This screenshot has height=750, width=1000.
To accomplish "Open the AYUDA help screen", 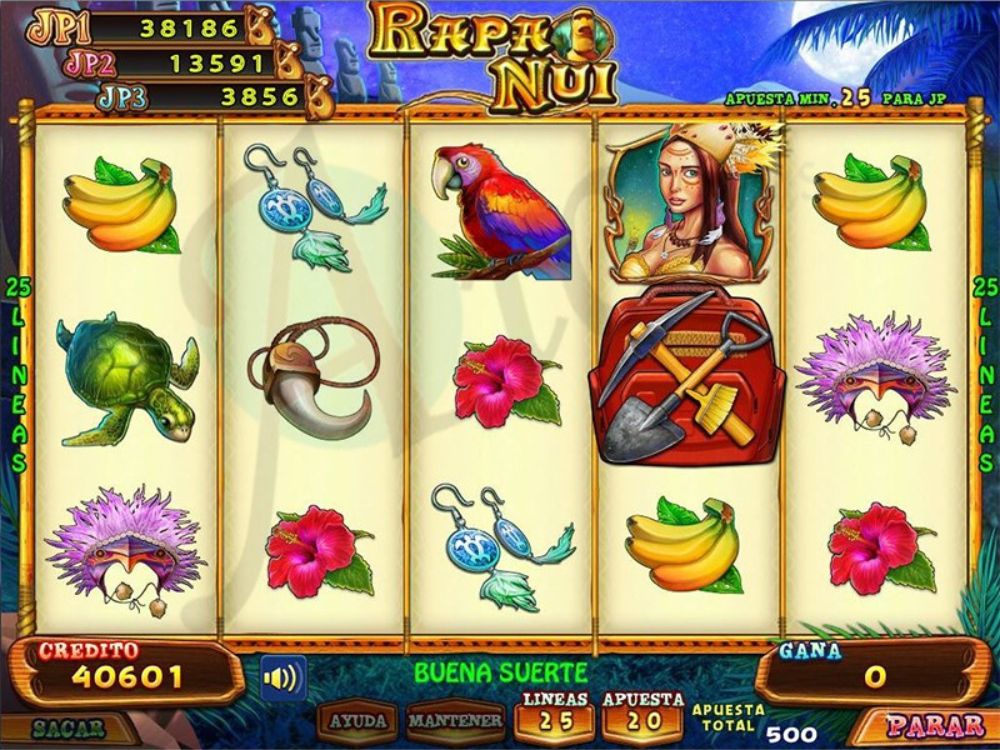I will click(x=358, y=721).
